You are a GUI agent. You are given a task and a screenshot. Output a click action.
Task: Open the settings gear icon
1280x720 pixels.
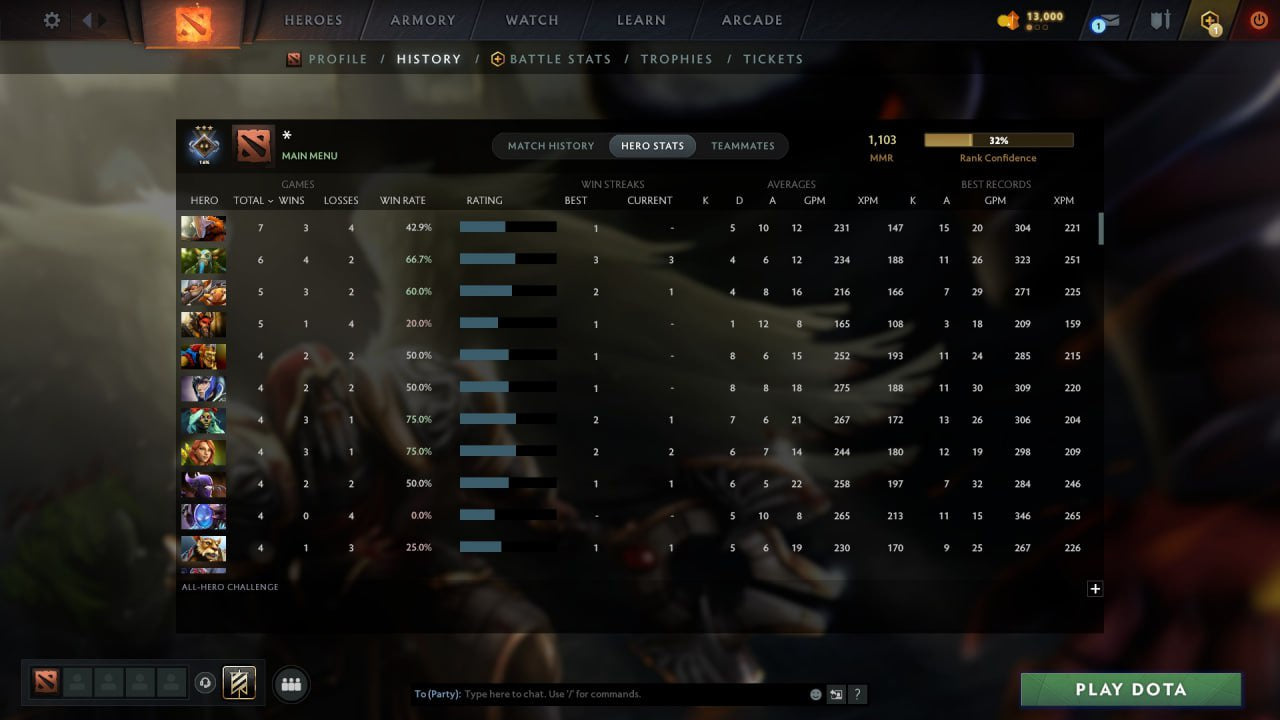pyautogui.click(x=50, y=20)
